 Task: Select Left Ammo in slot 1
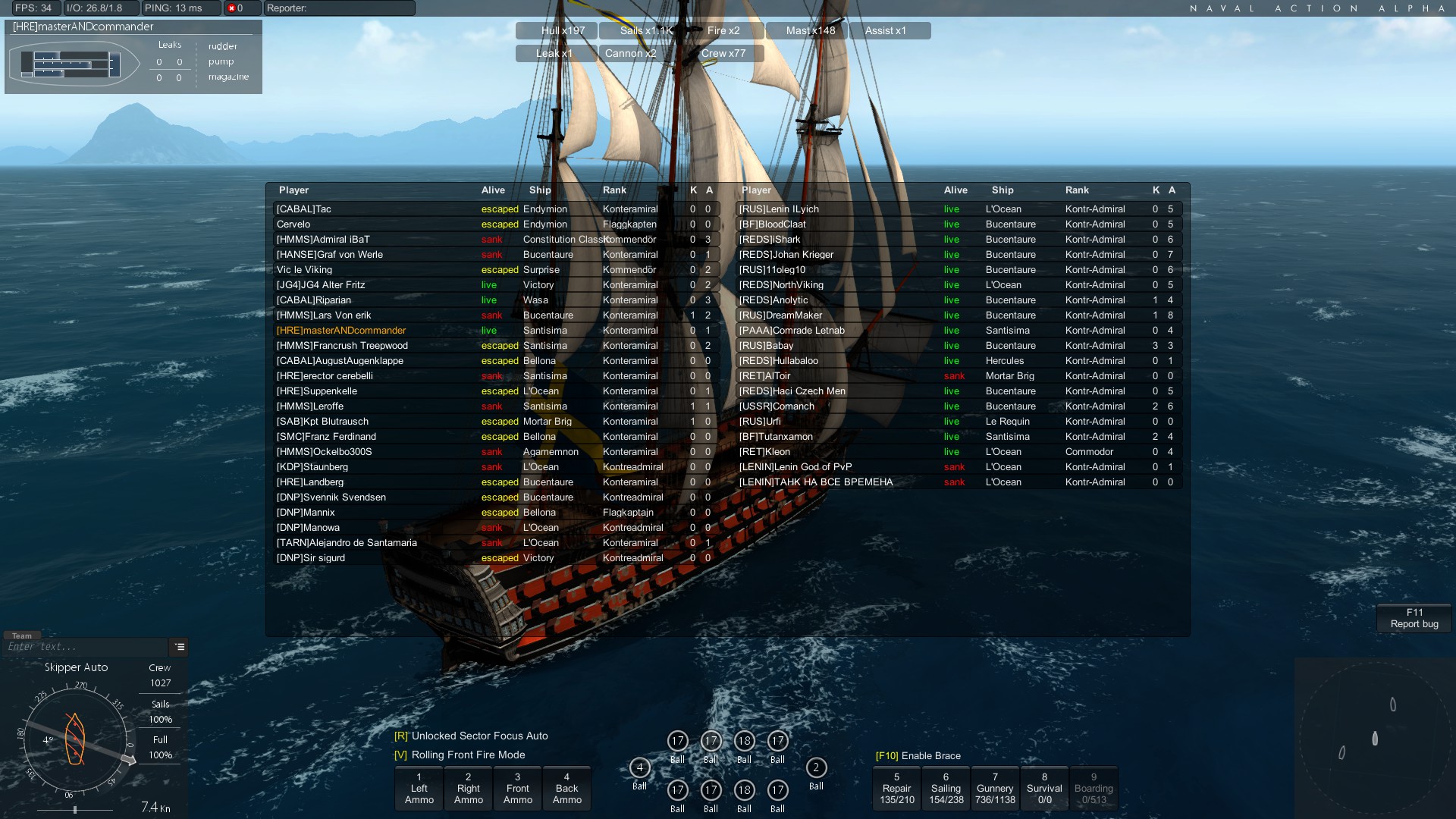[x=419, y=788]
